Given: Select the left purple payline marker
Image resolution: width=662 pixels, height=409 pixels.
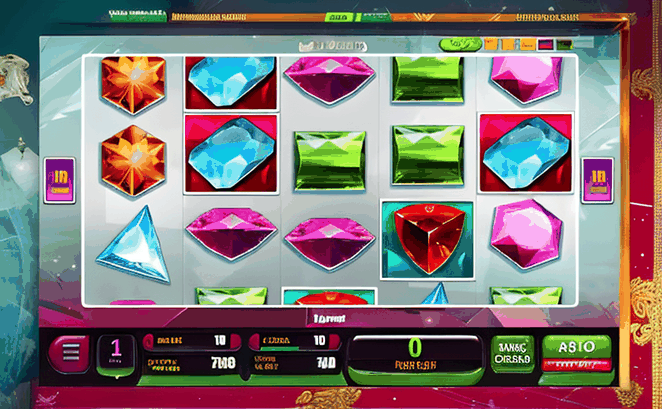Looking at the screenshot, I should (x=59, y=180).
